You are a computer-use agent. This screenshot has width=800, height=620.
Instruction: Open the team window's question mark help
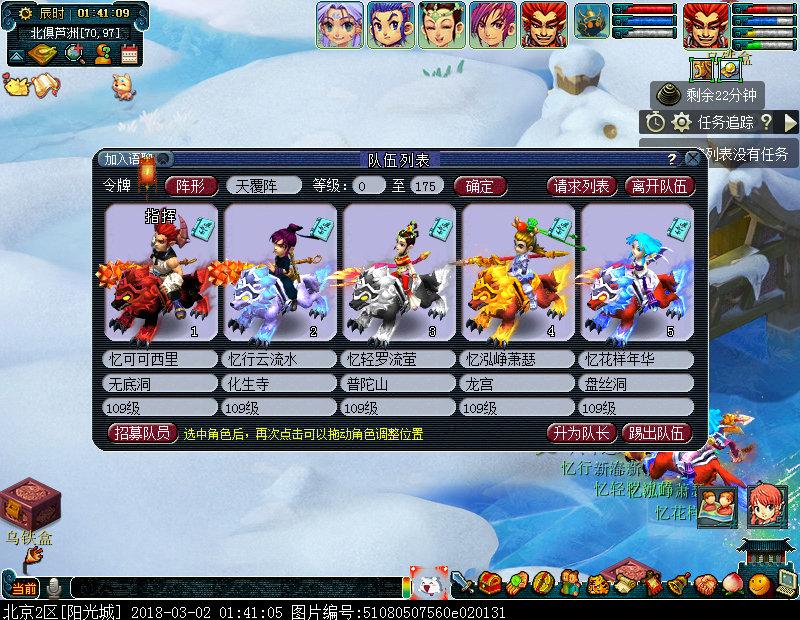click(x=671, y=159)
